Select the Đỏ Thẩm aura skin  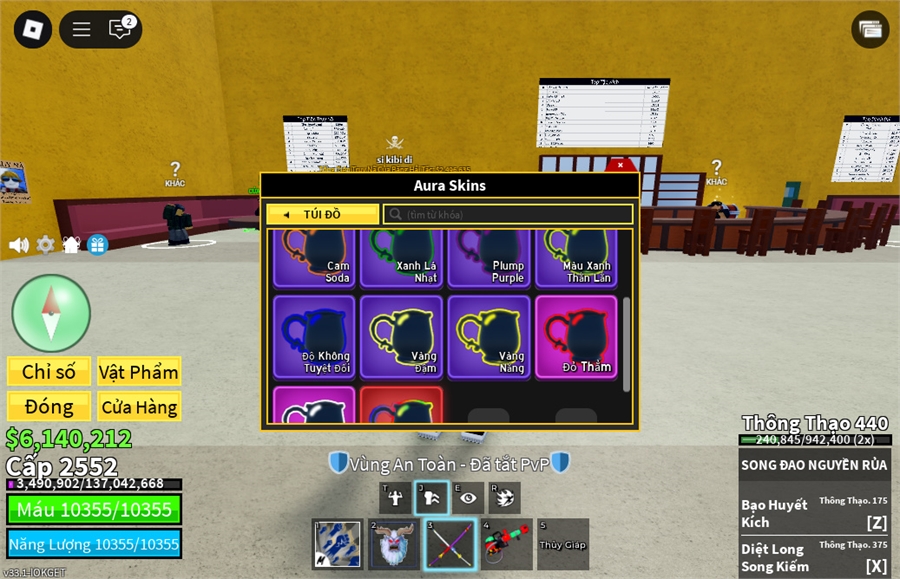pos(576,336)
